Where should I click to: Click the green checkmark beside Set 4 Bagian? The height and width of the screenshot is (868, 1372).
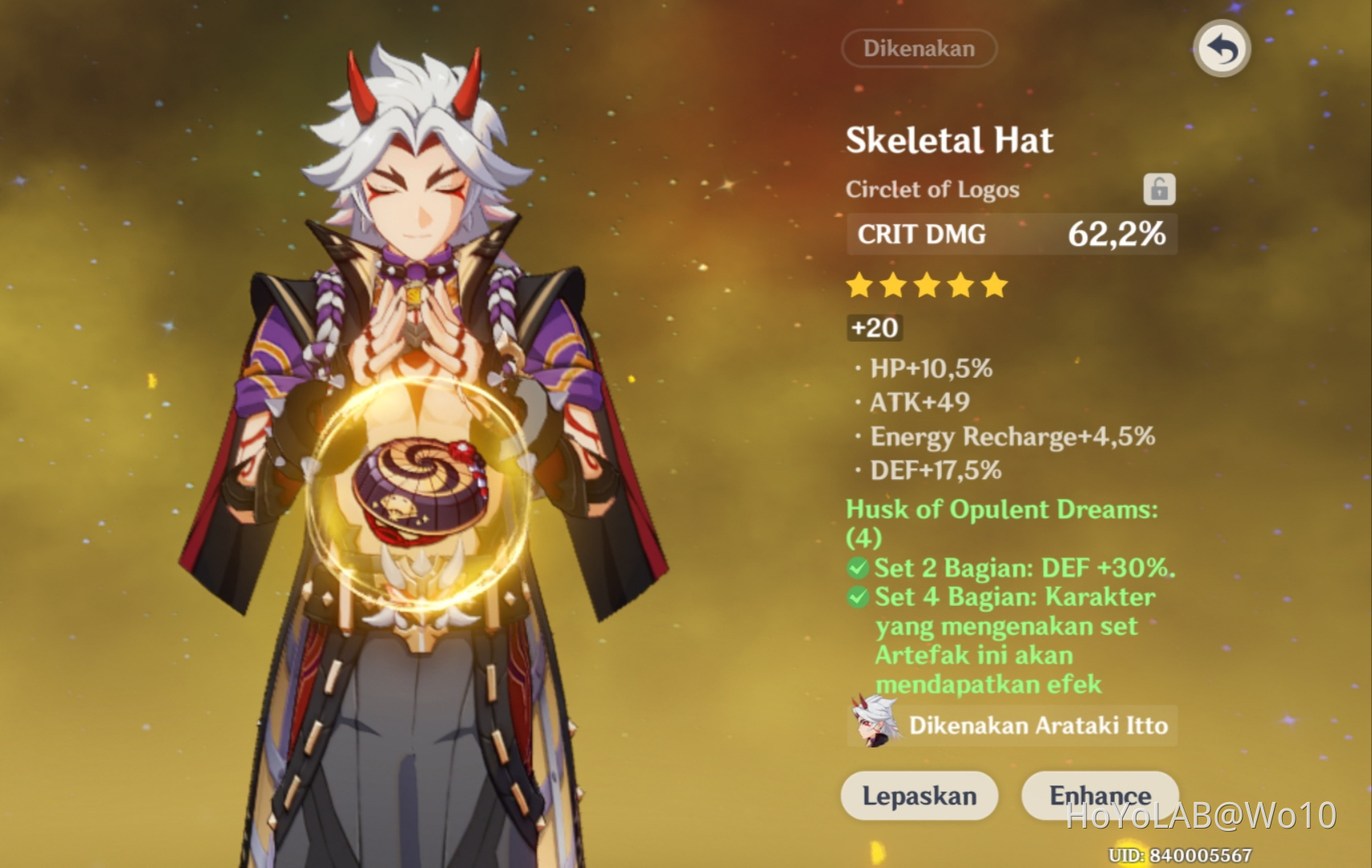[x=857, y=596]
